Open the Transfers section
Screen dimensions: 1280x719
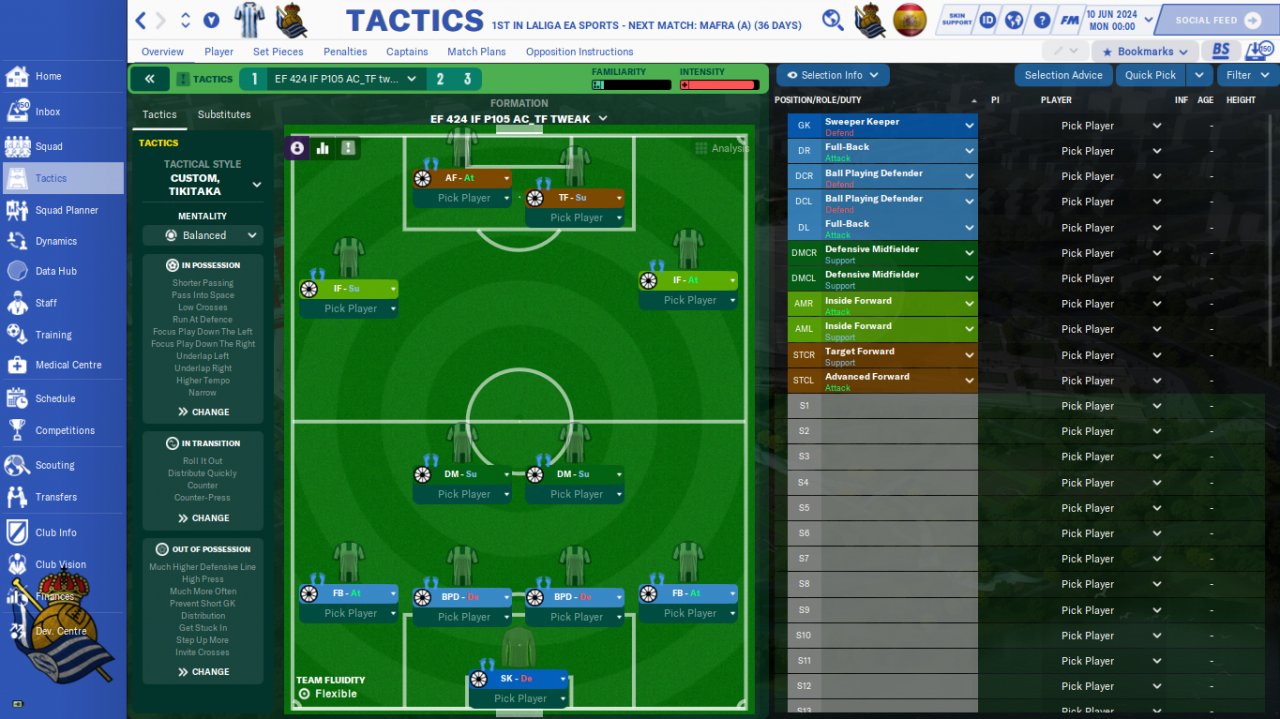55,497
